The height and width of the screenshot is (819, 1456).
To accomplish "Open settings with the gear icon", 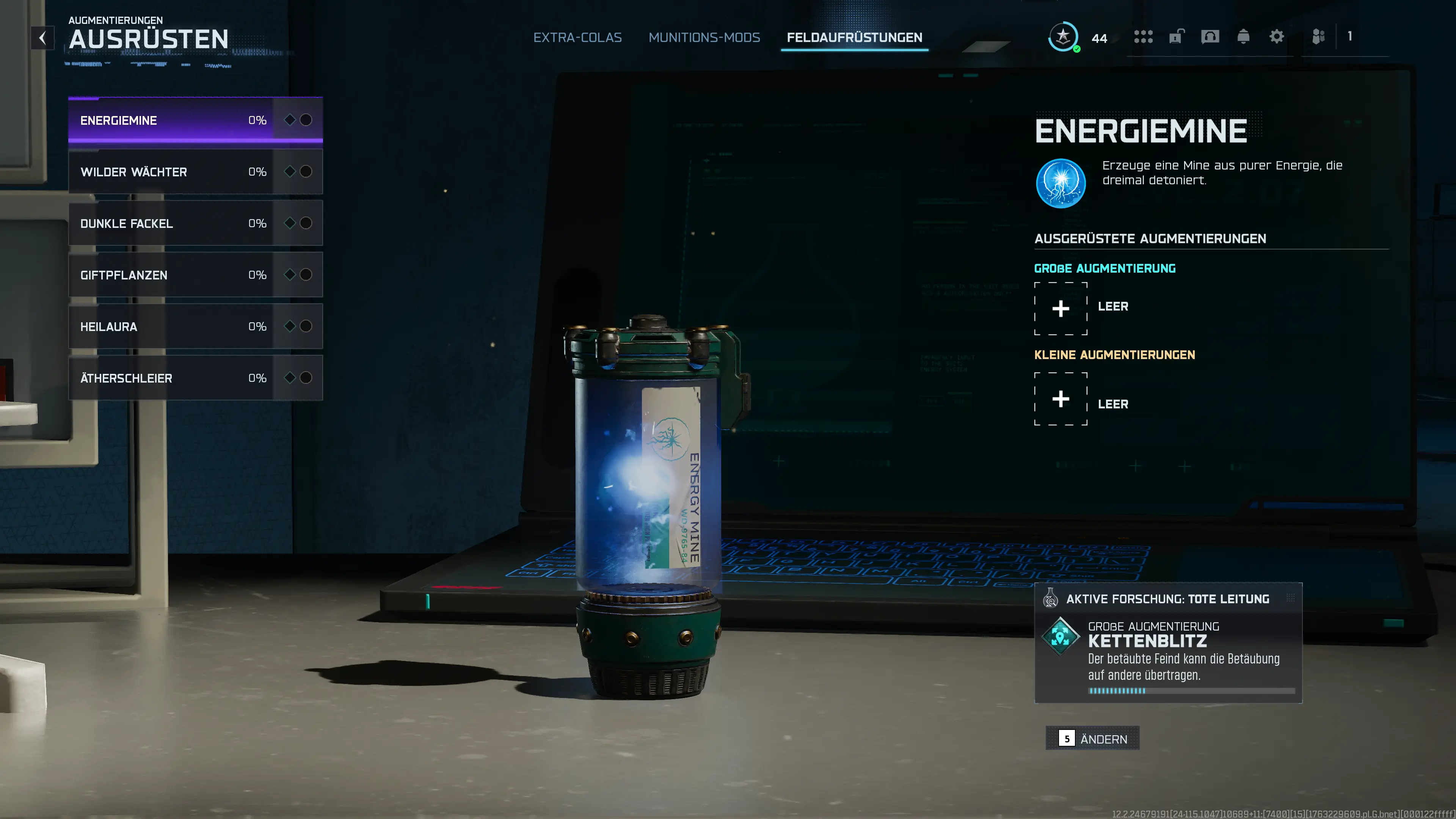I will click(x=1276, y=37).
